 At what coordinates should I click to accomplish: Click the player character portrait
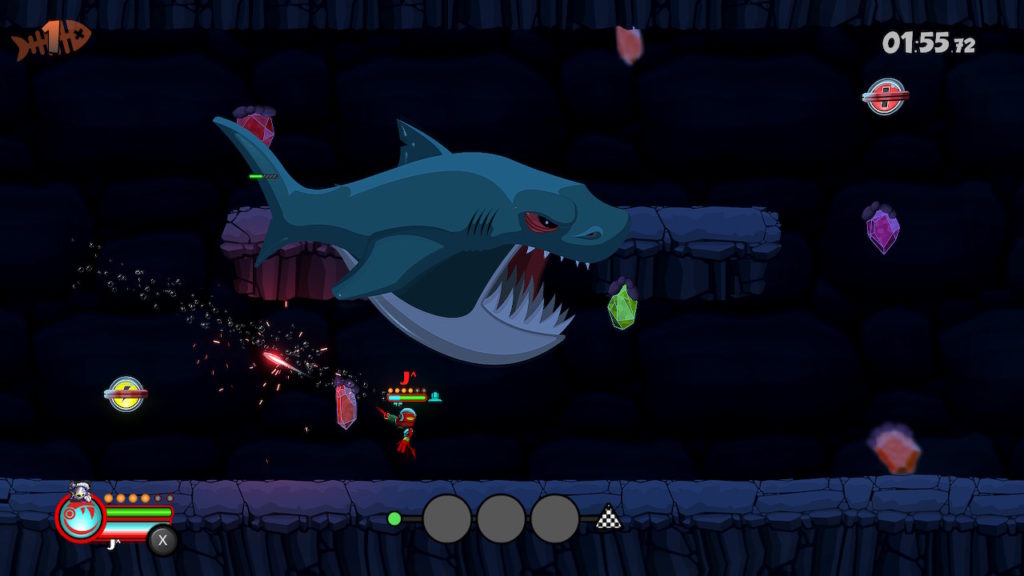[x=80, y=517]
